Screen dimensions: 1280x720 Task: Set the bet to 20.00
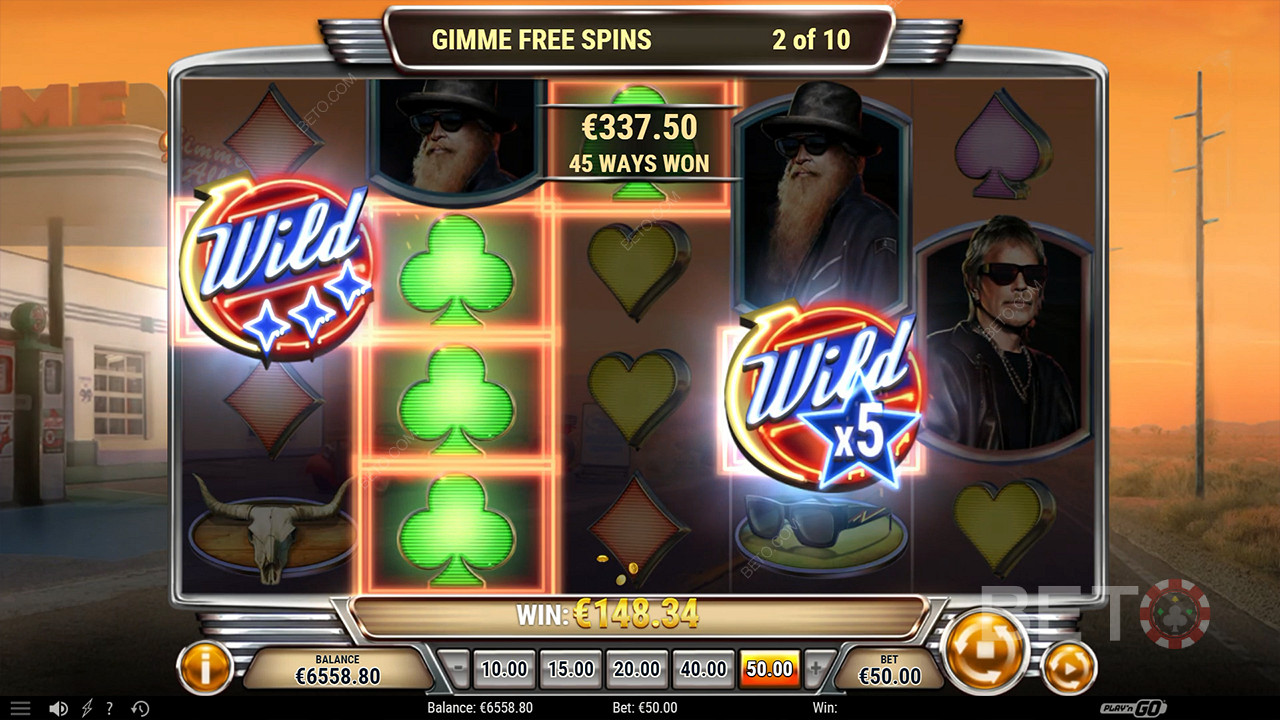[637, 669]
